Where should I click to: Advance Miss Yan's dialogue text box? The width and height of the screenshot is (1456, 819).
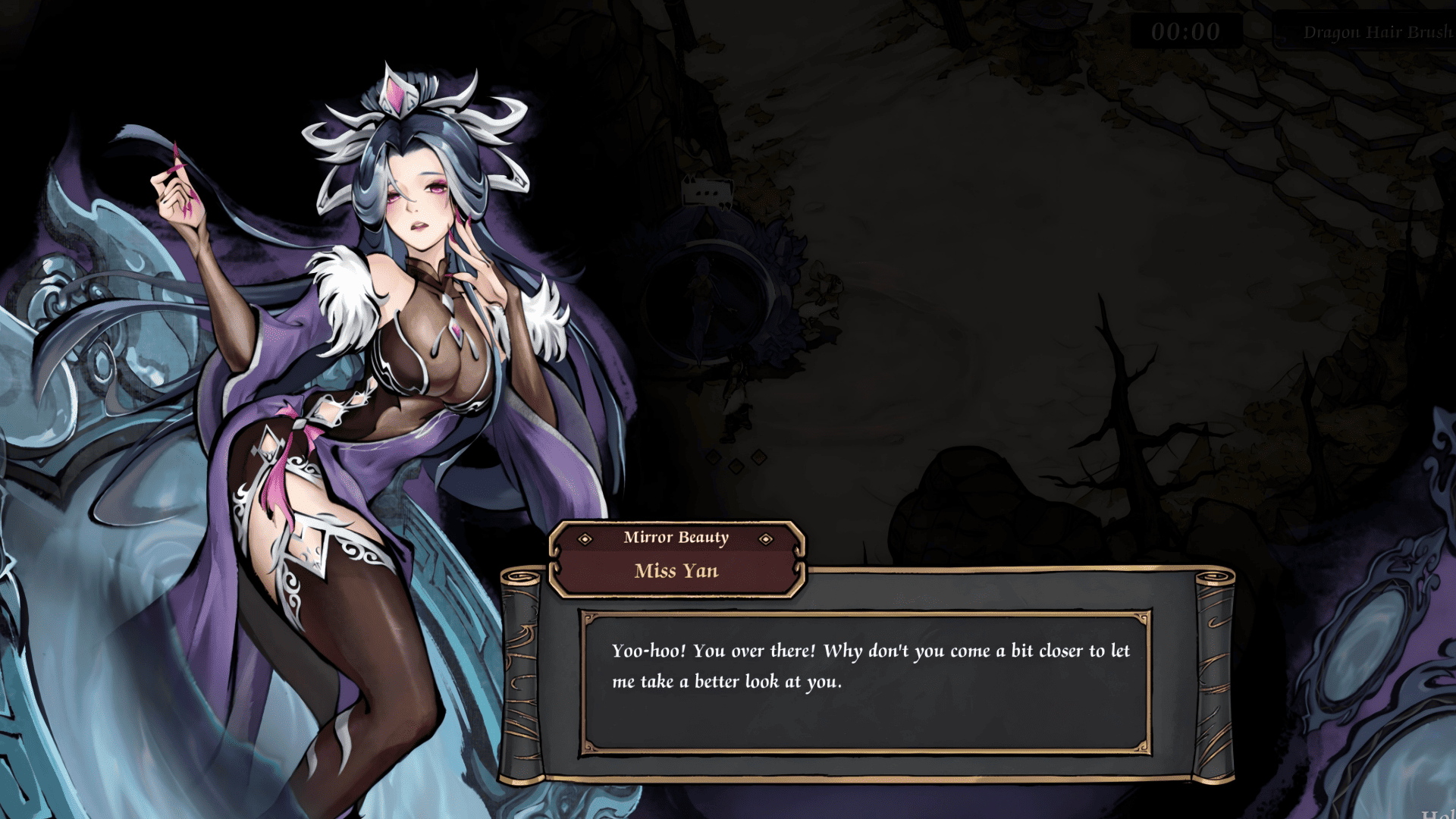pos(866,682)
